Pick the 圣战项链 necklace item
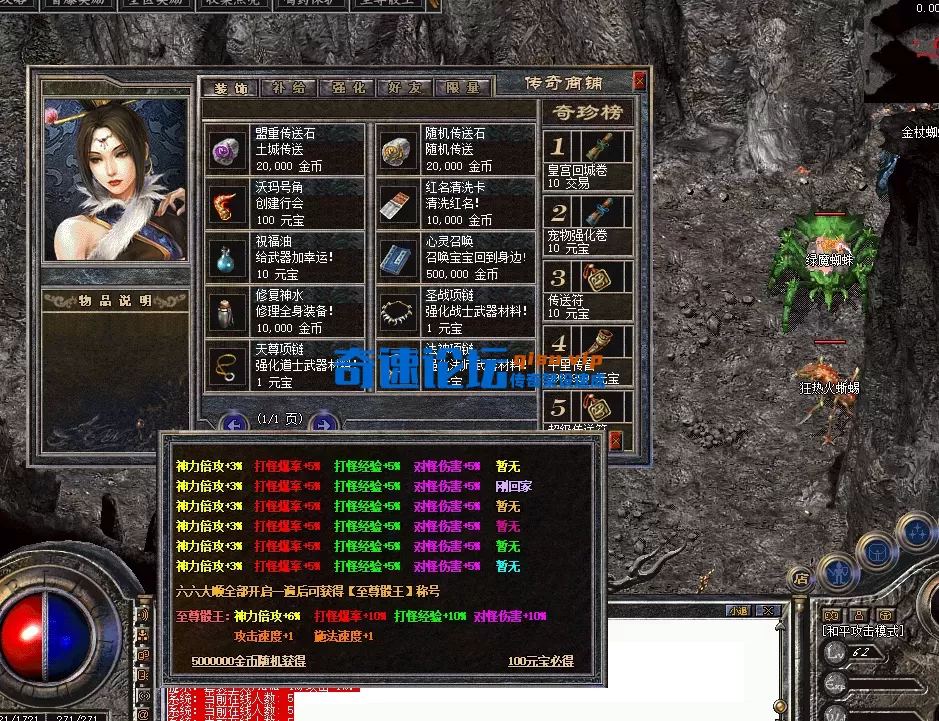The width and height of the screenshot is (939, 721). 456,312
